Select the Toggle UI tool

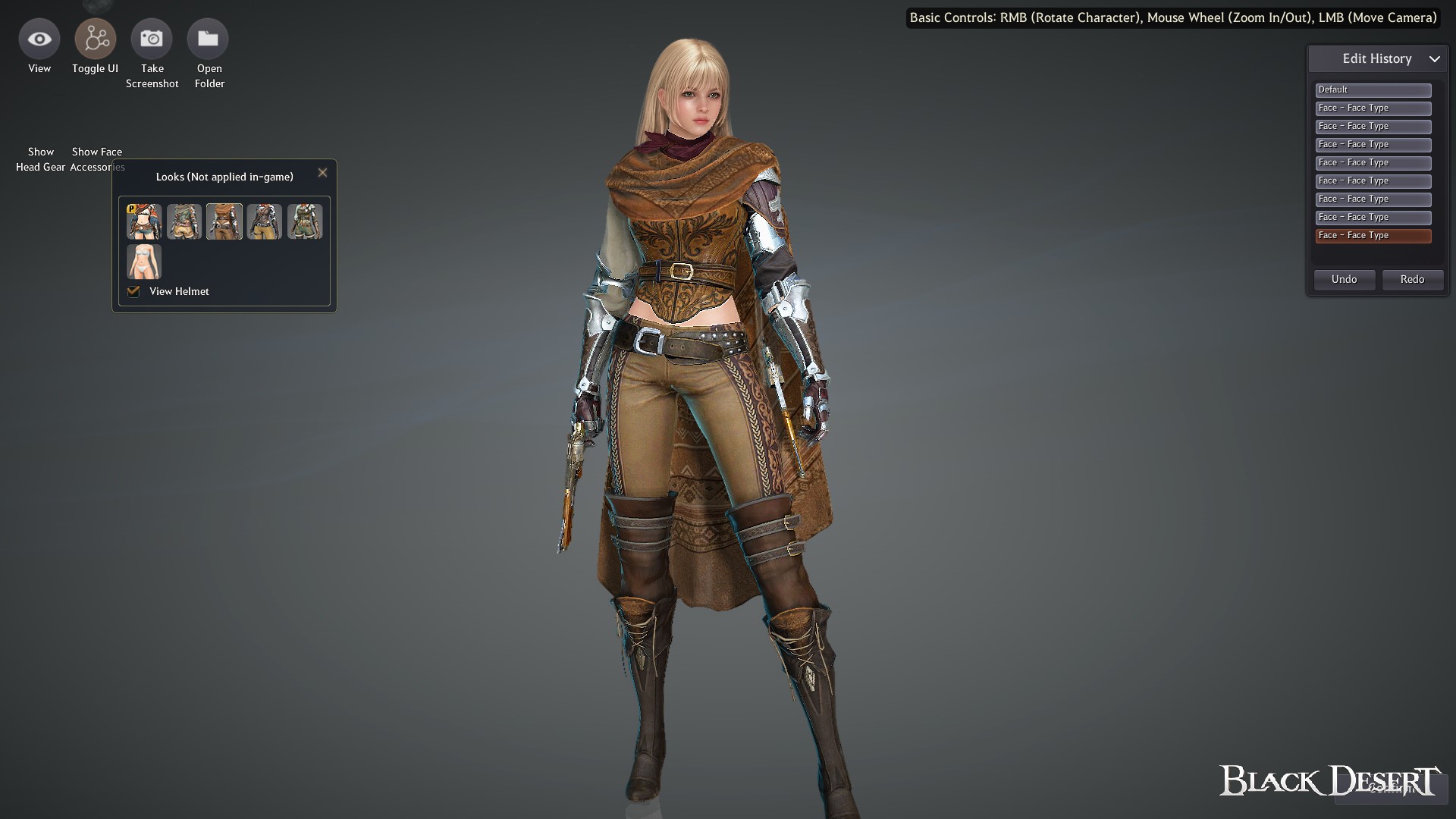pyautogui.click(x=95, y=38)
